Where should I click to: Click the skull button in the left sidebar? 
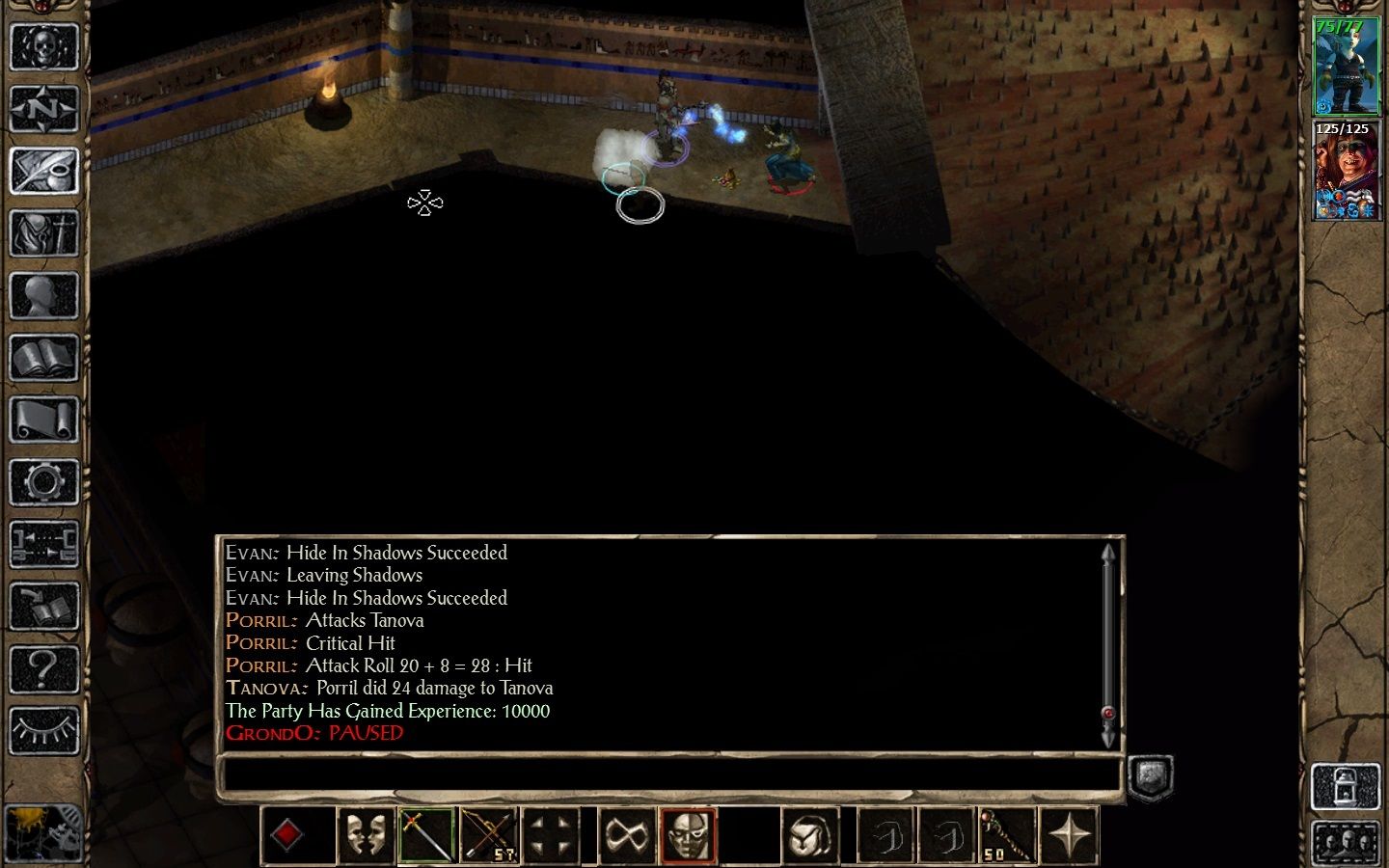(x=43, y=46)
